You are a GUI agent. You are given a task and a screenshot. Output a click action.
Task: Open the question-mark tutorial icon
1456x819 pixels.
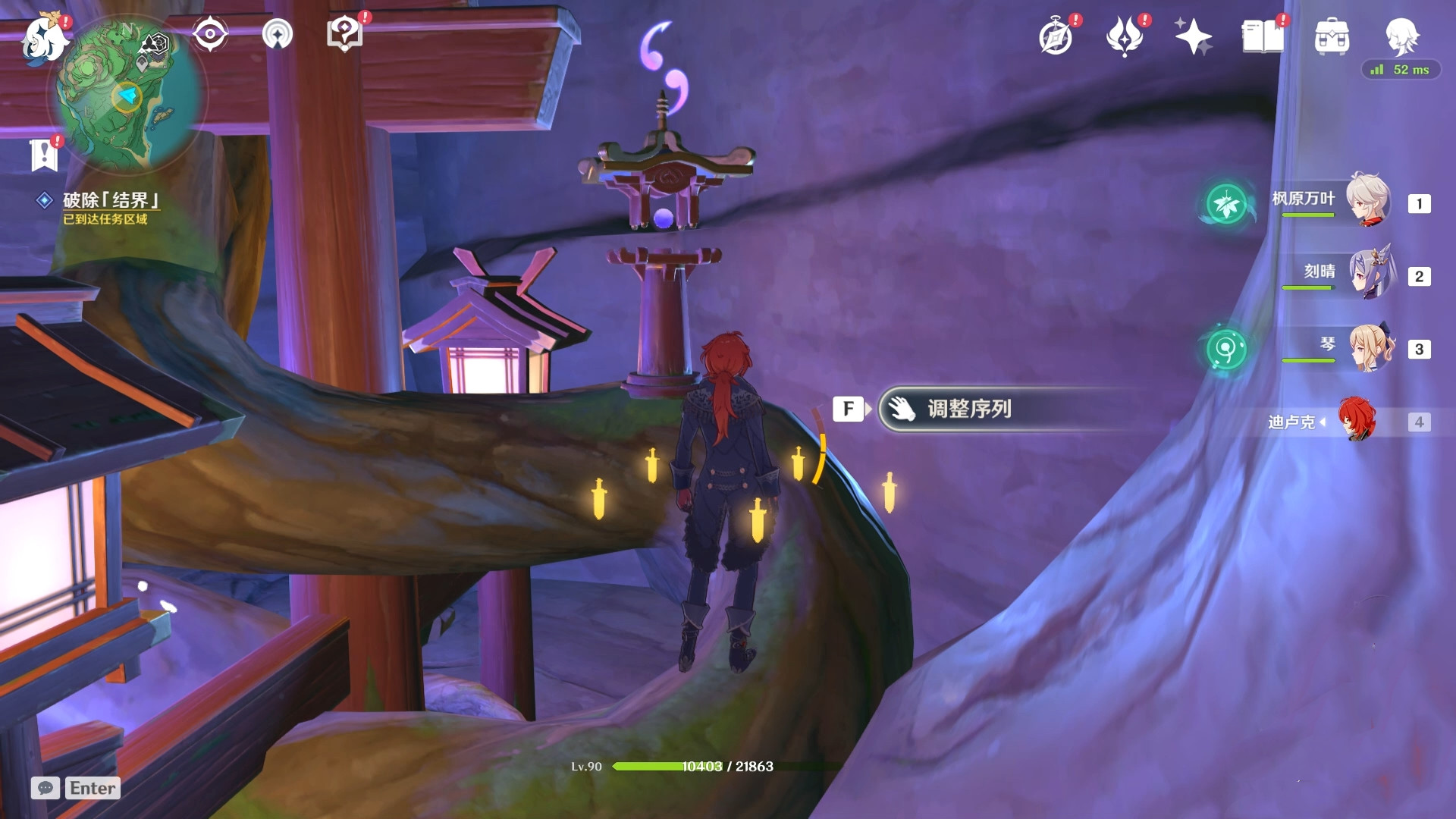(344, 34)
